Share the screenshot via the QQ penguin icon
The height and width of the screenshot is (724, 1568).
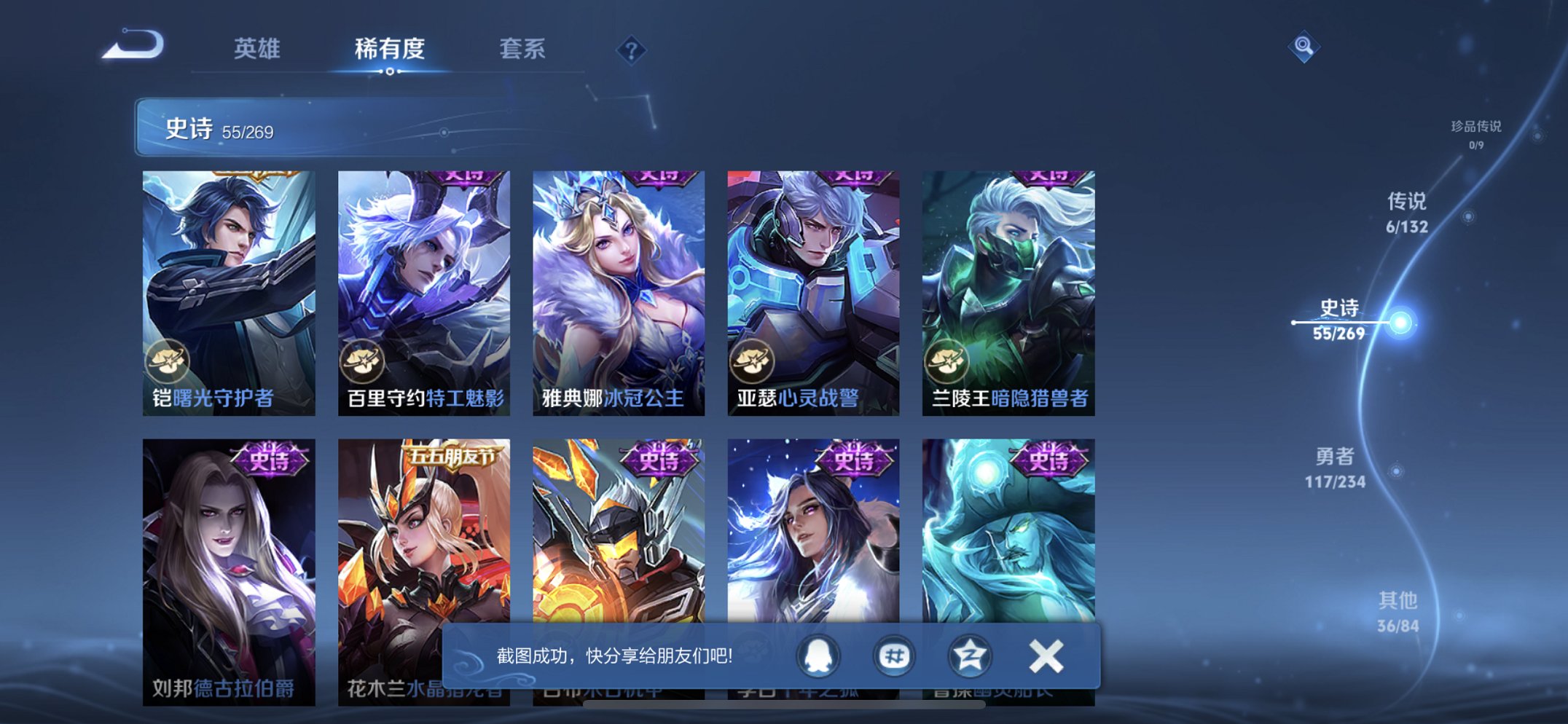[818, 655]
